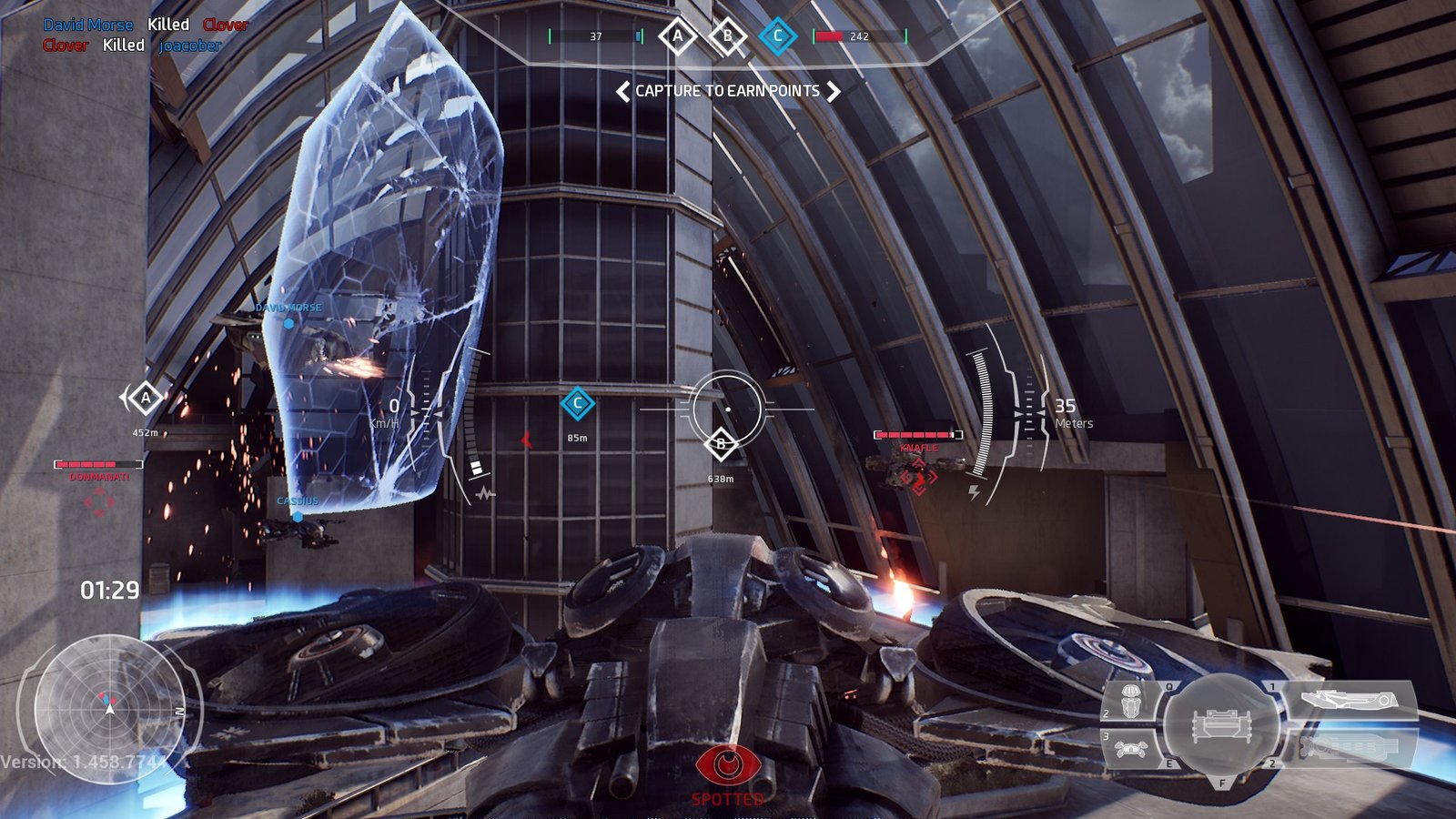Select capture point B in top bar

coord(727,36)
